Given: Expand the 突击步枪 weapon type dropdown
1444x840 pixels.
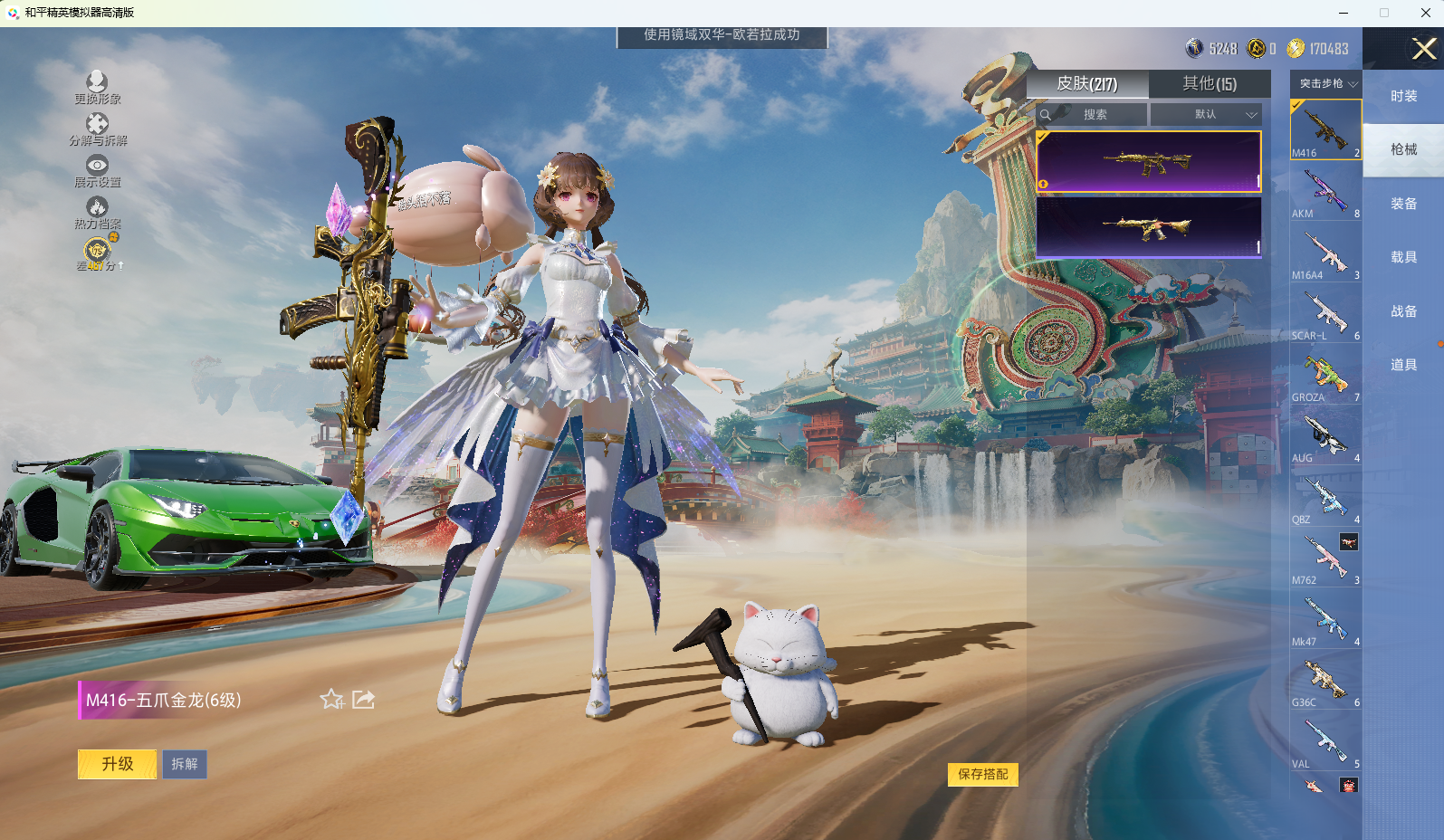Looking at the screenshot, I should pyautogui.click(x=1326, y=83).
